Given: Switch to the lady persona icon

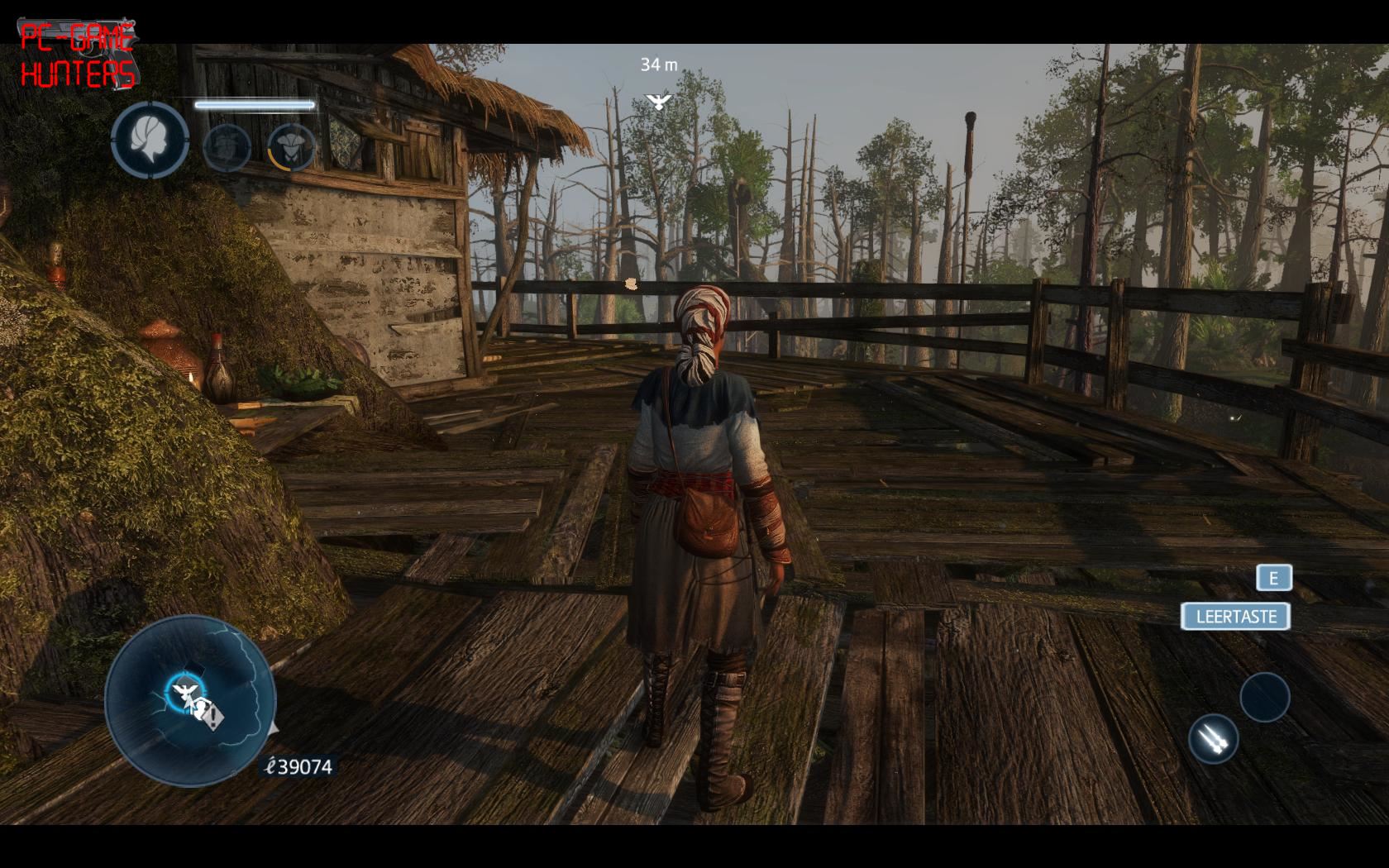Looking at the screenshot, I should [x=292, y=147].
